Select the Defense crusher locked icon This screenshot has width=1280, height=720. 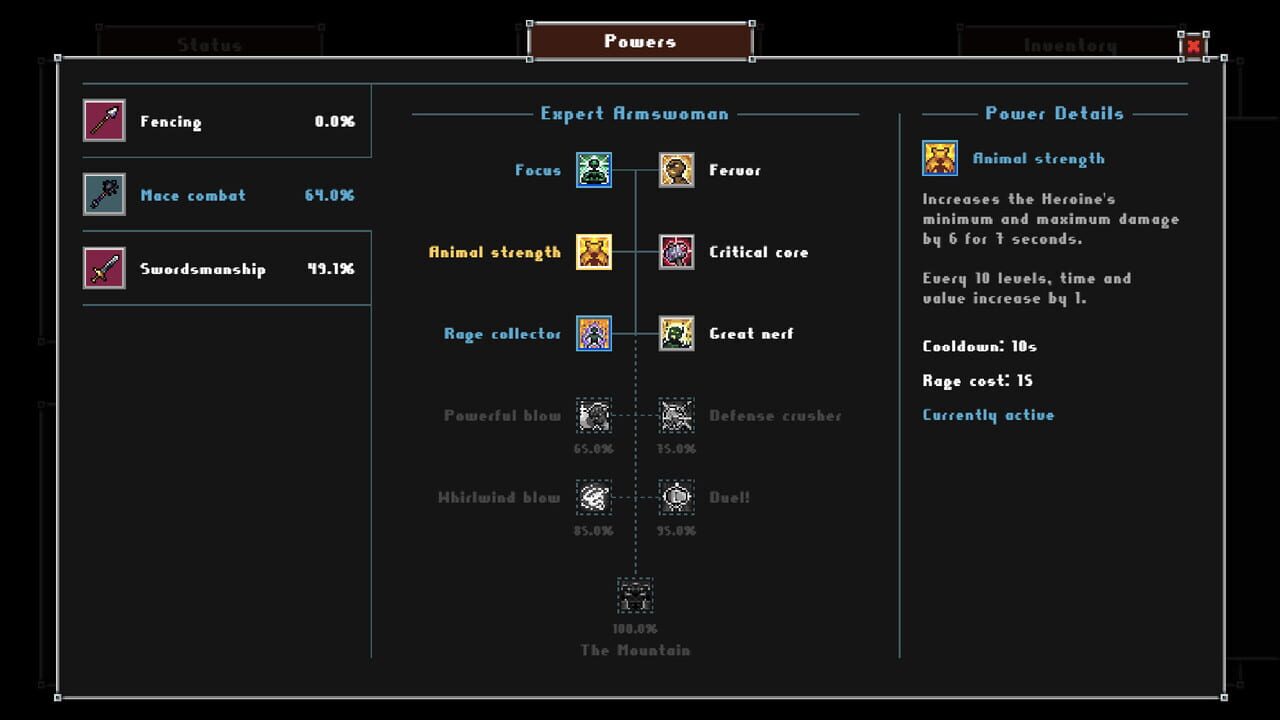coord(676,416)
